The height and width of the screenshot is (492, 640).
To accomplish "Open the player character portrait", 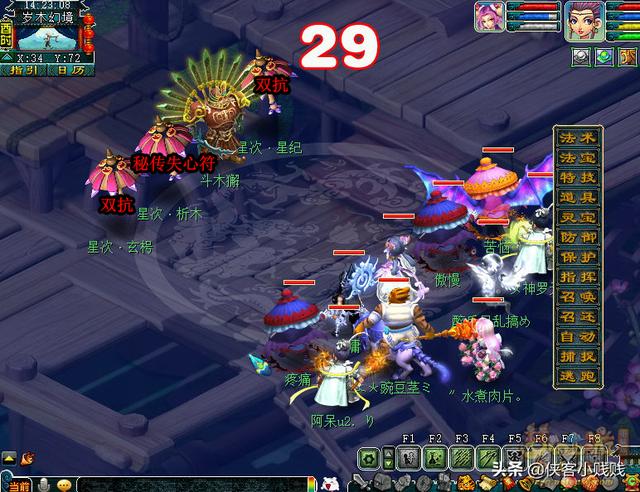I will pyautogui.click(x=584, y=20).
